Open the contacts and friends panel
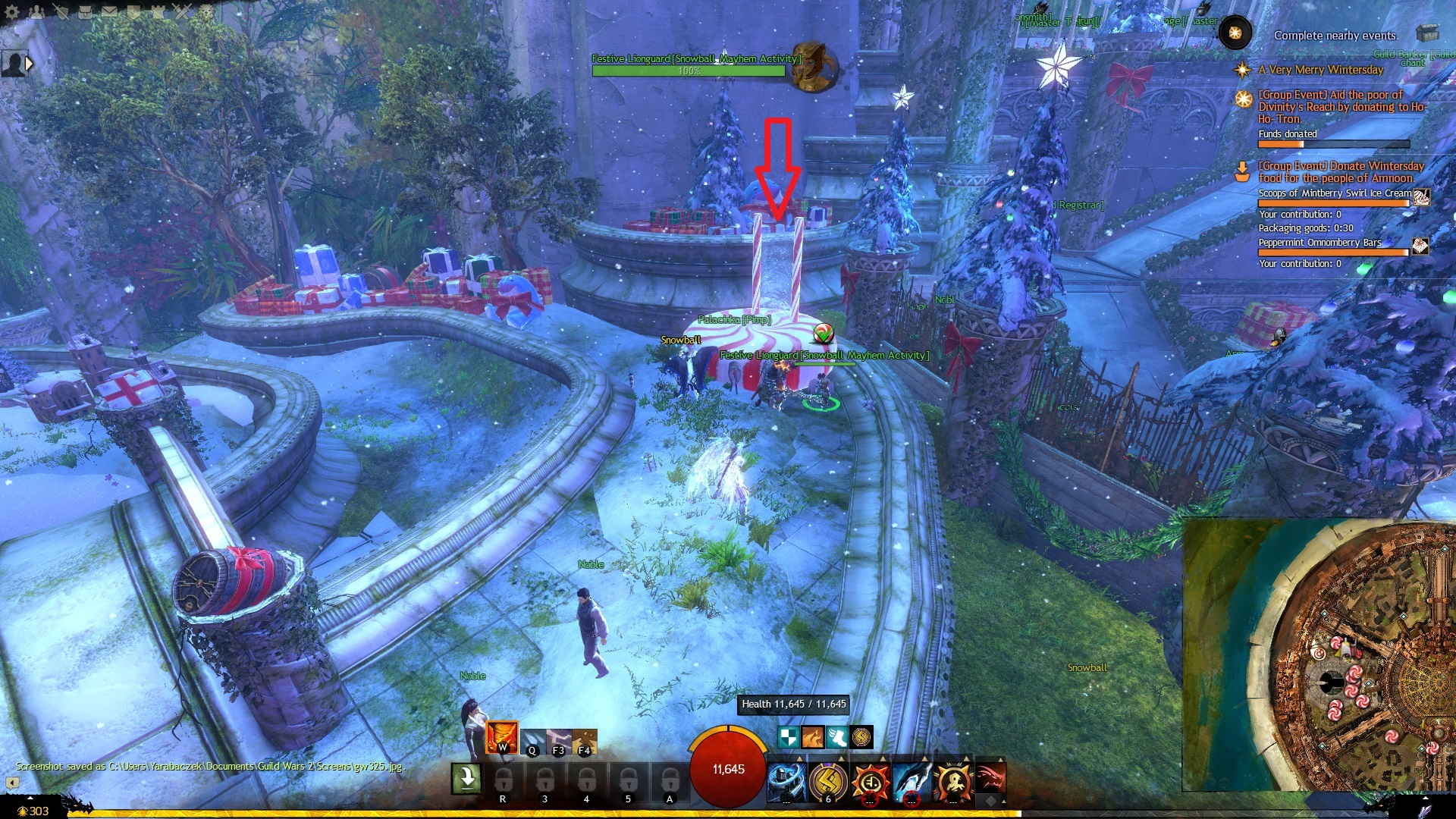 click(36, 11)
